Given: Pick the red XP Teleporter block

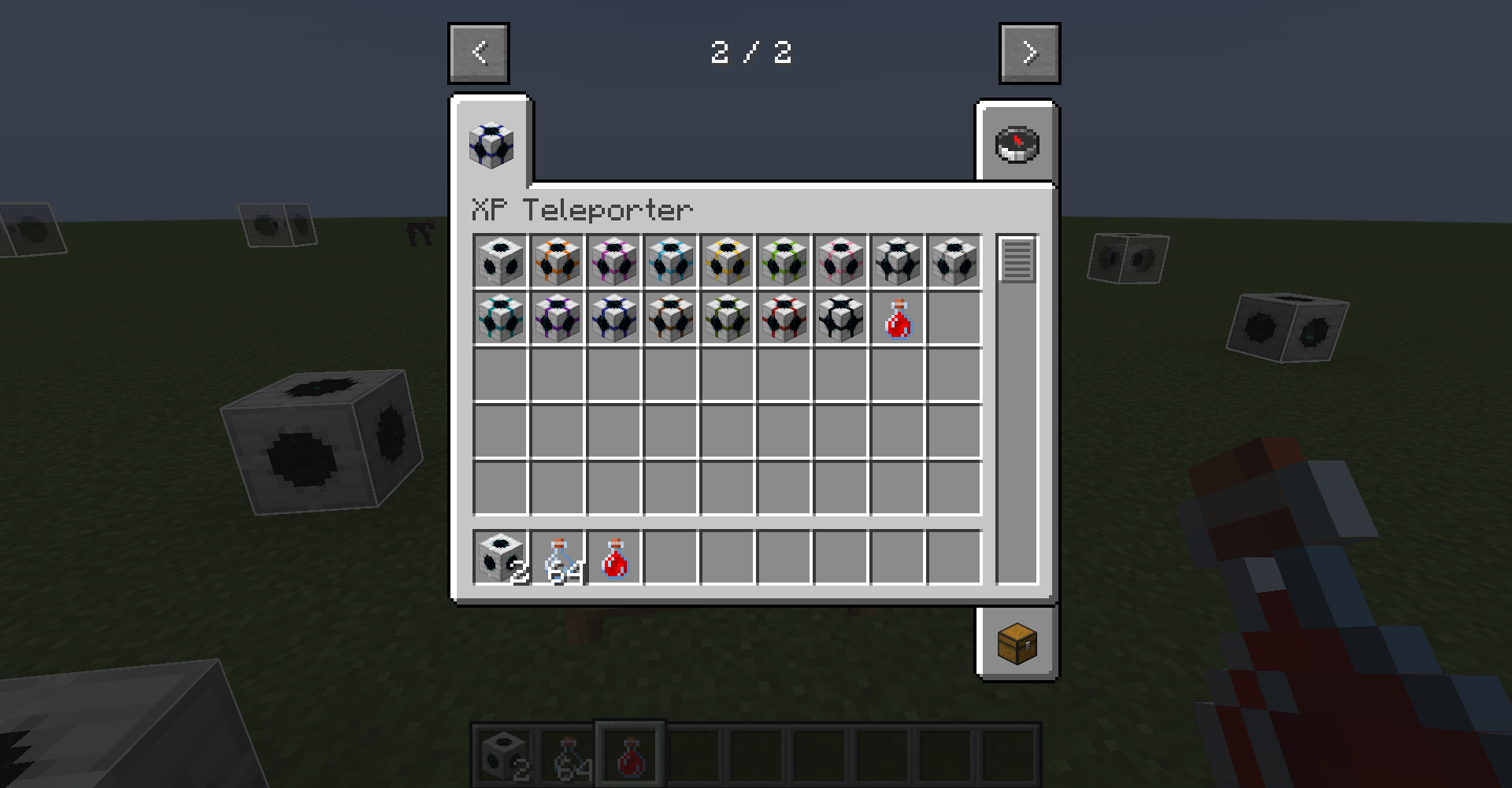Looking at the screenshot, I should click(x=783, y=319).
